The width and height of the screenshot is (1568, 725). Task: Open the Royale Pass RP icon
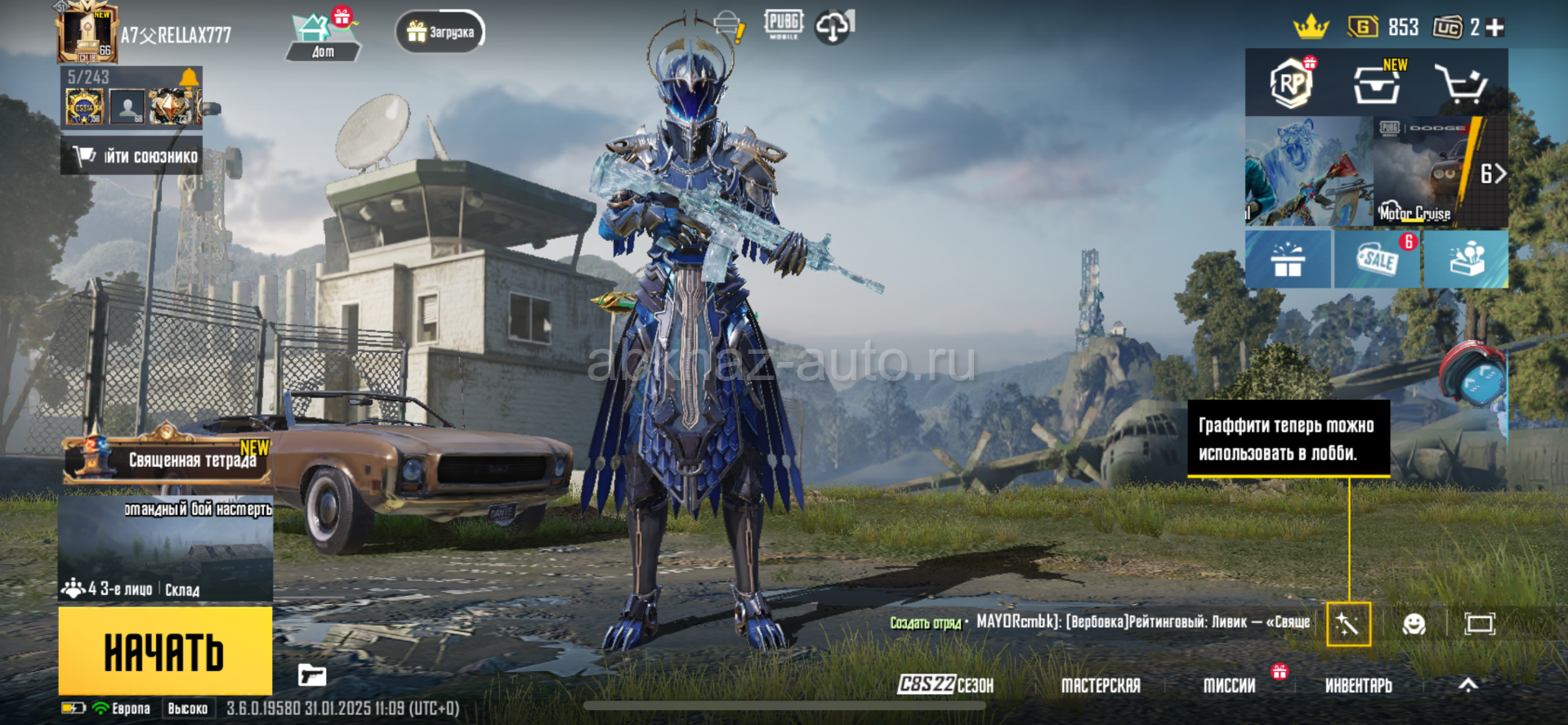(1291, 83)
